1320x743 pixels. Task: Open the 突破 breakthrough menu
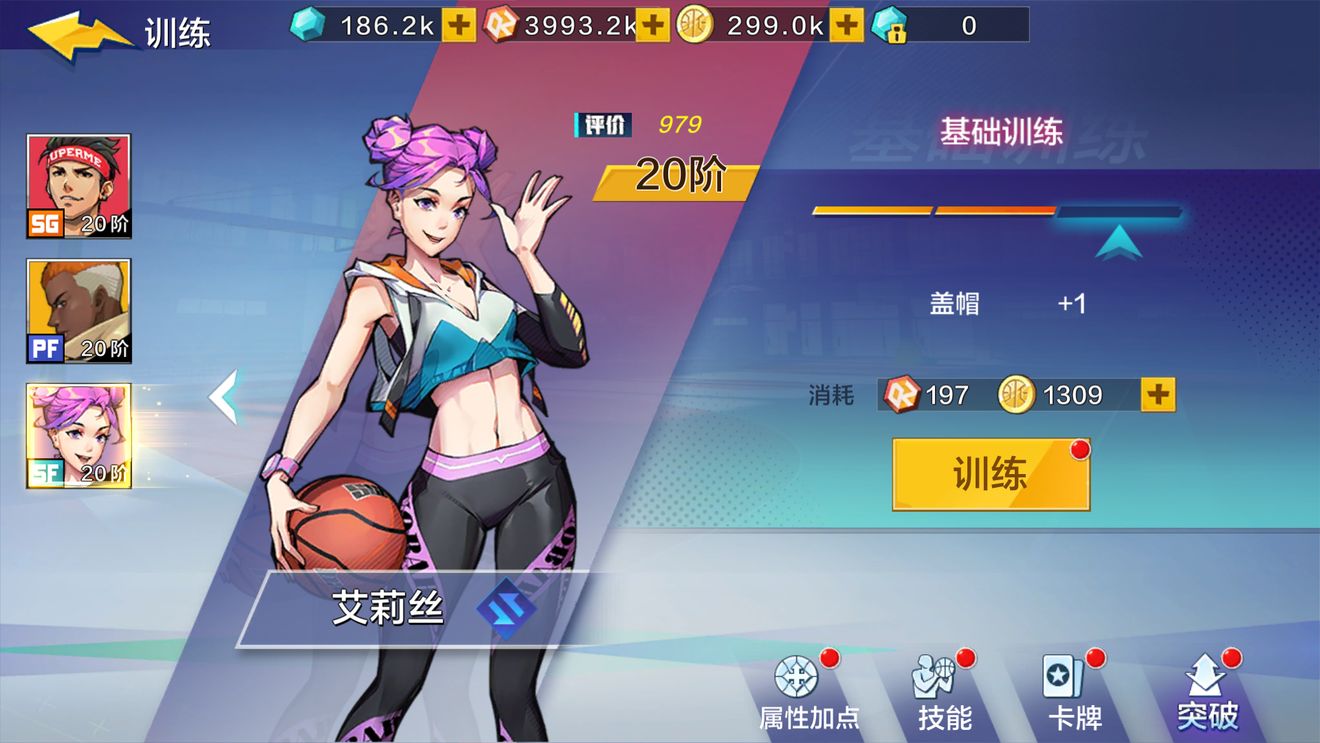pos(1208,692)
